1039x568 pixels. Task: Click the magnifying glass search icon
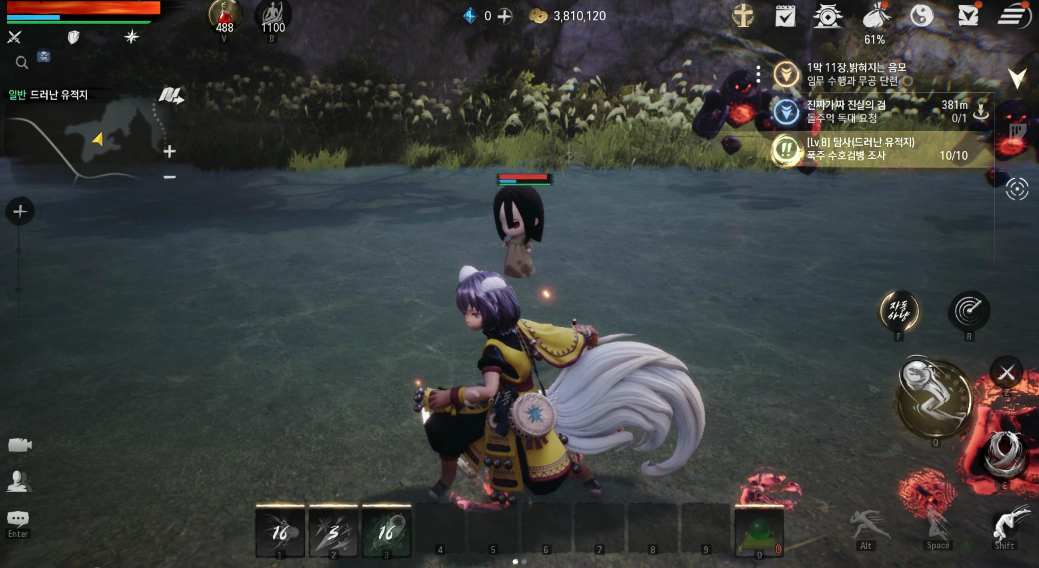(21, 62)
